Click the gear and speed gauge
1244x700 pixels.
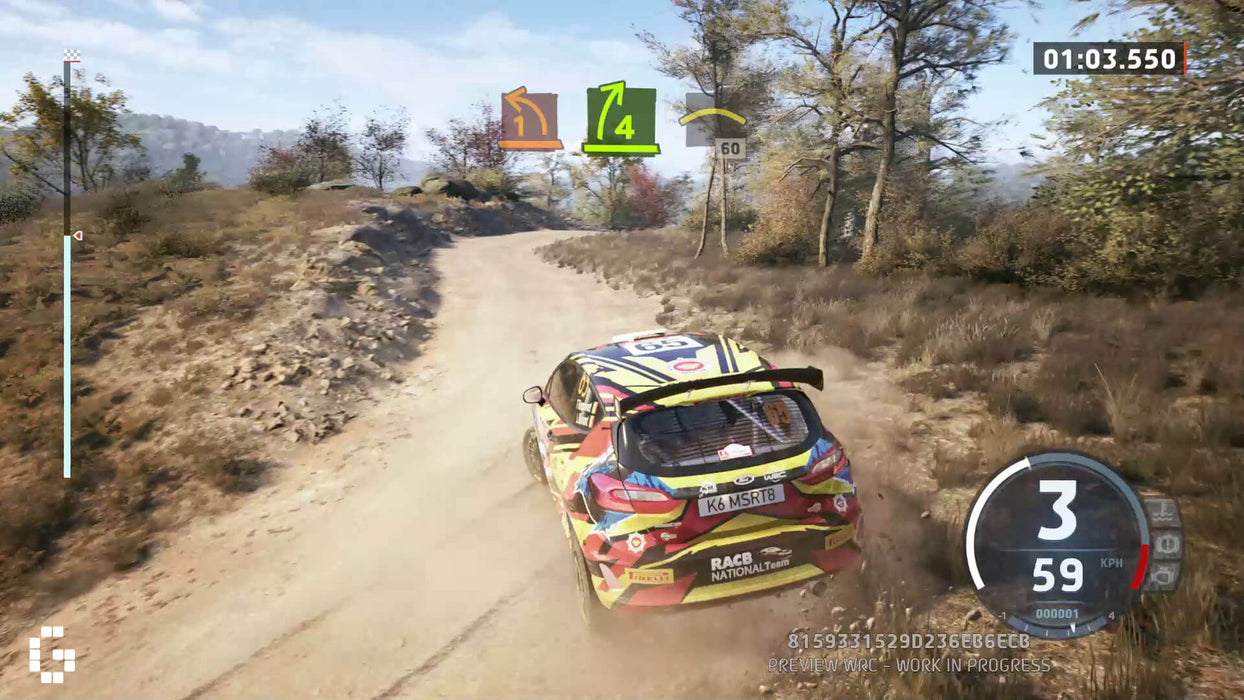1057,544
